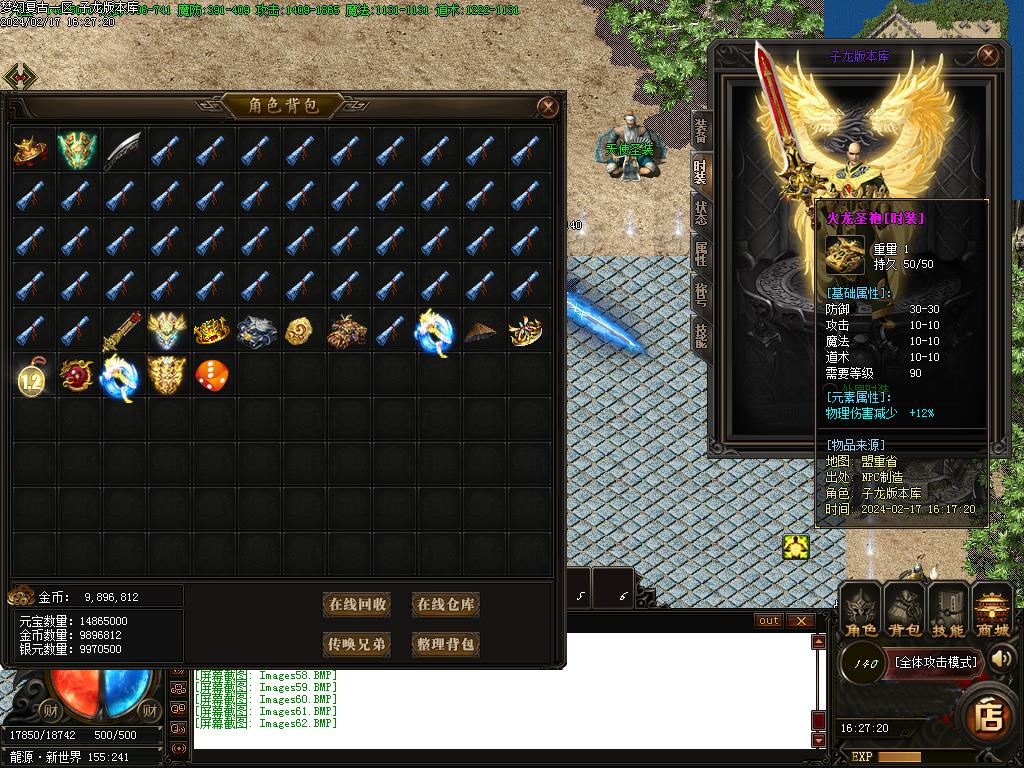Pick the curved black blade item
1024x768 pixels.
click(121, 149)
